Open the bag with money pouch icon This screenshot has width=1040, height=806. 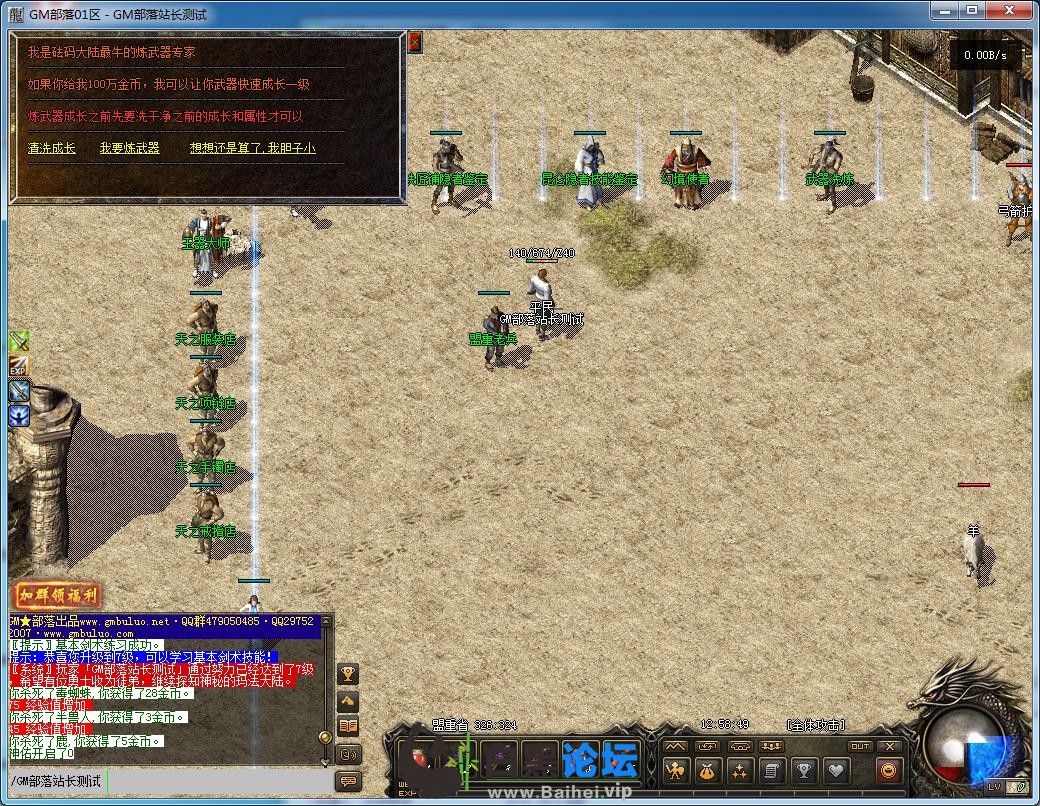[x=707, y=771]
